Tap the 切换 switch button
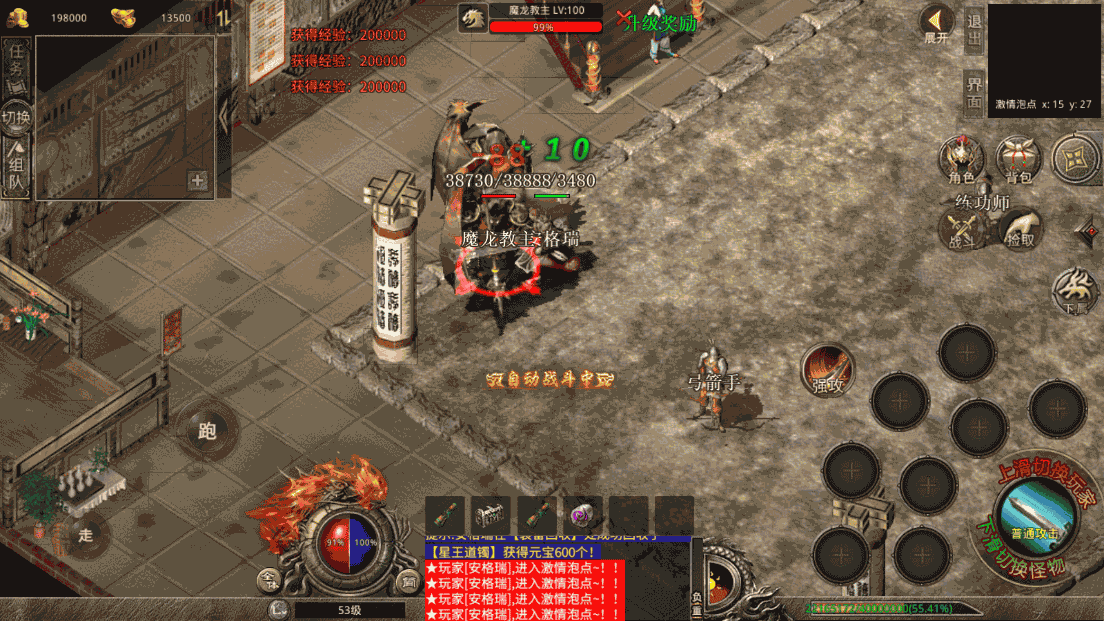The width and height of the screenshot is (1104, 621). coord(17,118)
